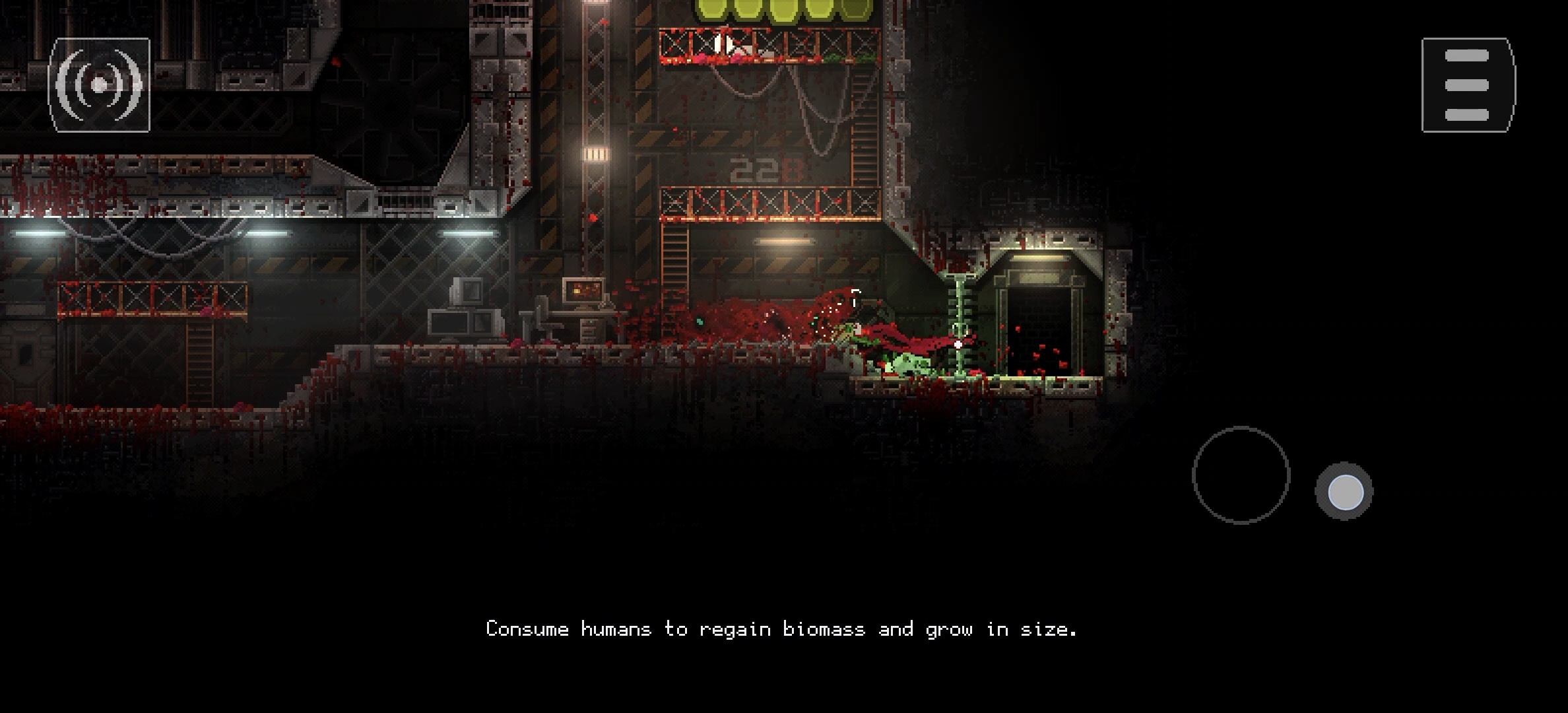Click the illuminated 22B door sign
This screenshot has height=713, width=1568.
pos(766,170)
